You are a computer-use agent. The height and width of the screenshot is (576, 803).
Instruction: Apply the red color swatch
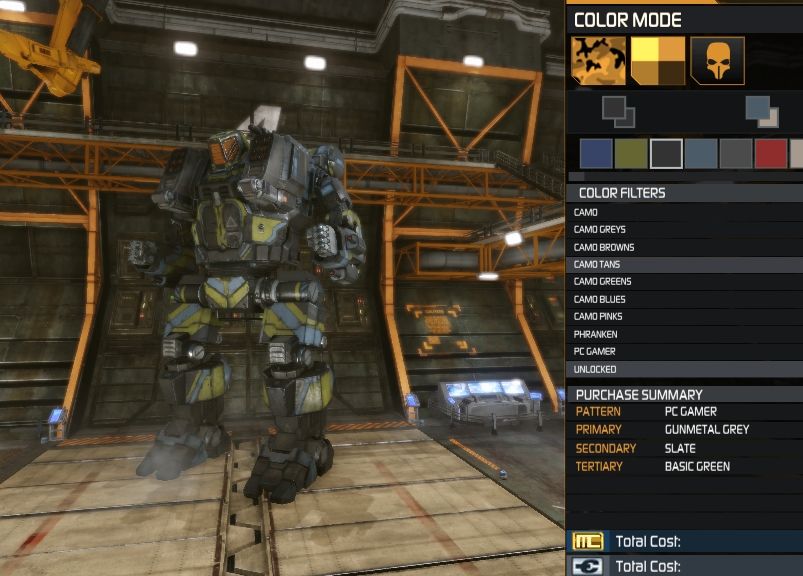[x=771, y=154]
